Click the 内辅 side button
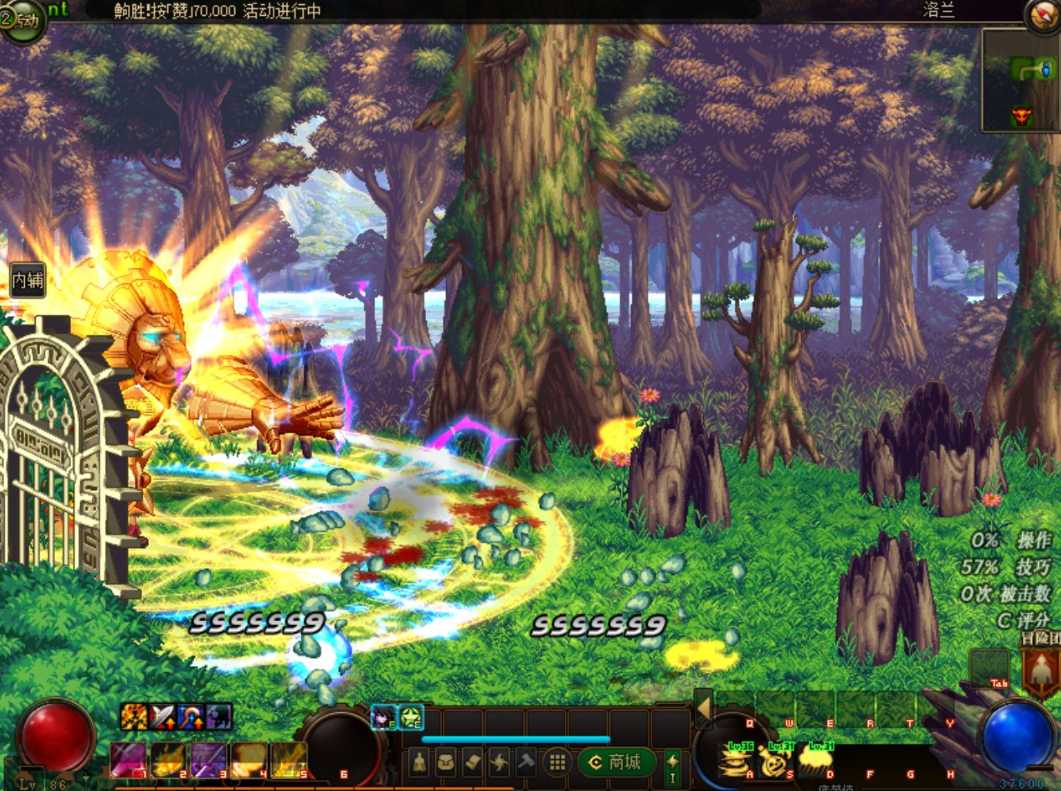 pos(27,280)
